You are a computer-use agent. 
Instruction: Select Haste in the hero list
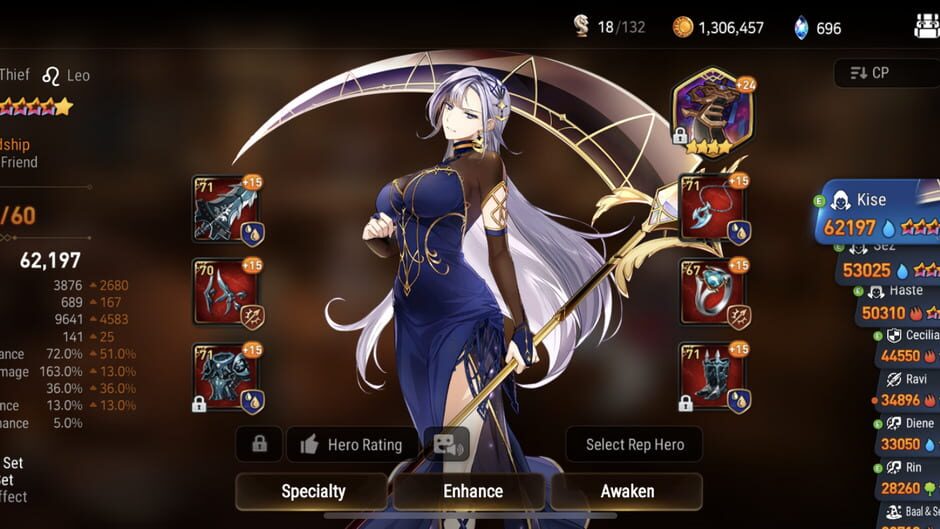pos(895,303)
